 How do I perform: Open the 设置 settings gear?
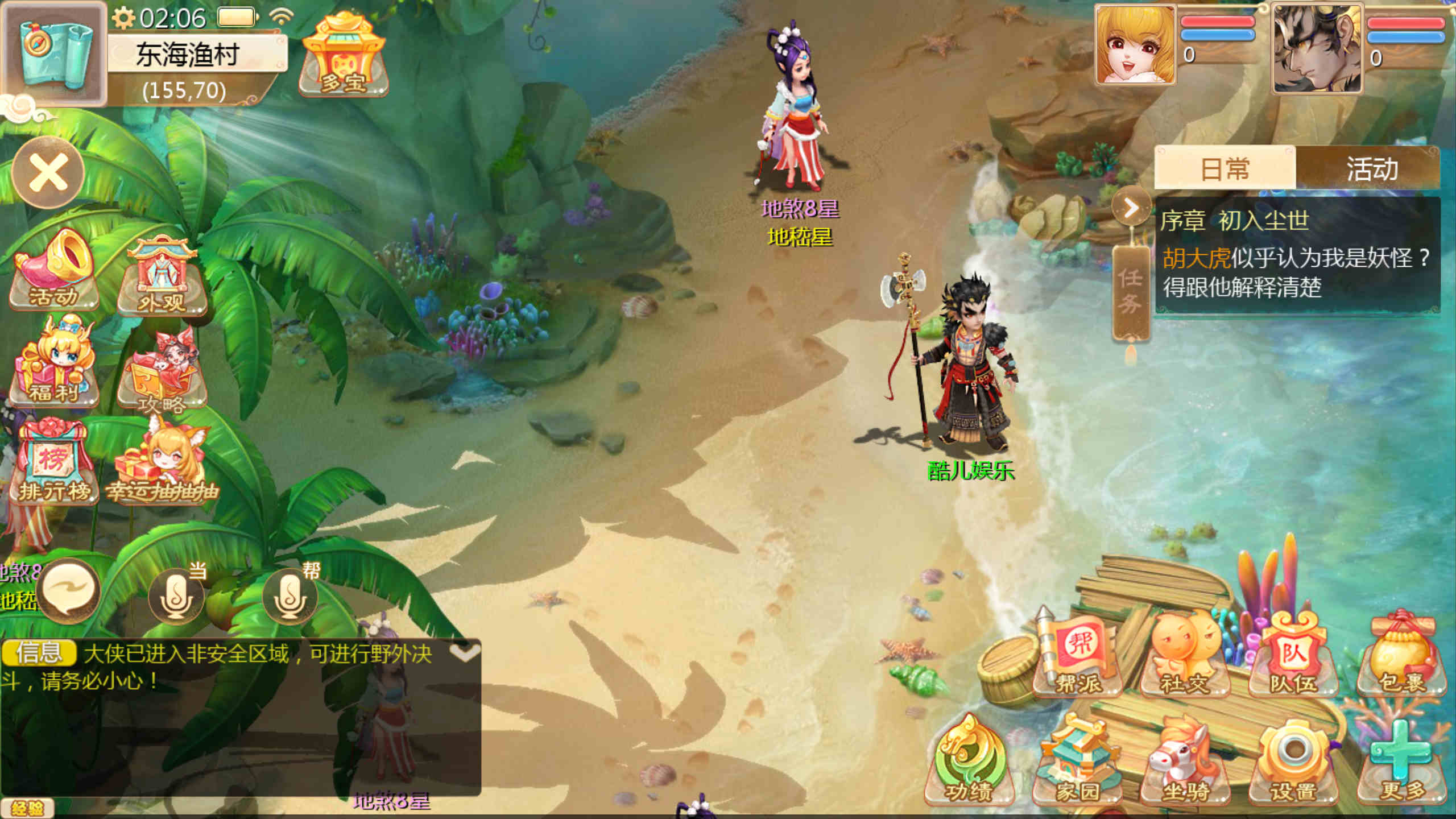pos(1294,762)
